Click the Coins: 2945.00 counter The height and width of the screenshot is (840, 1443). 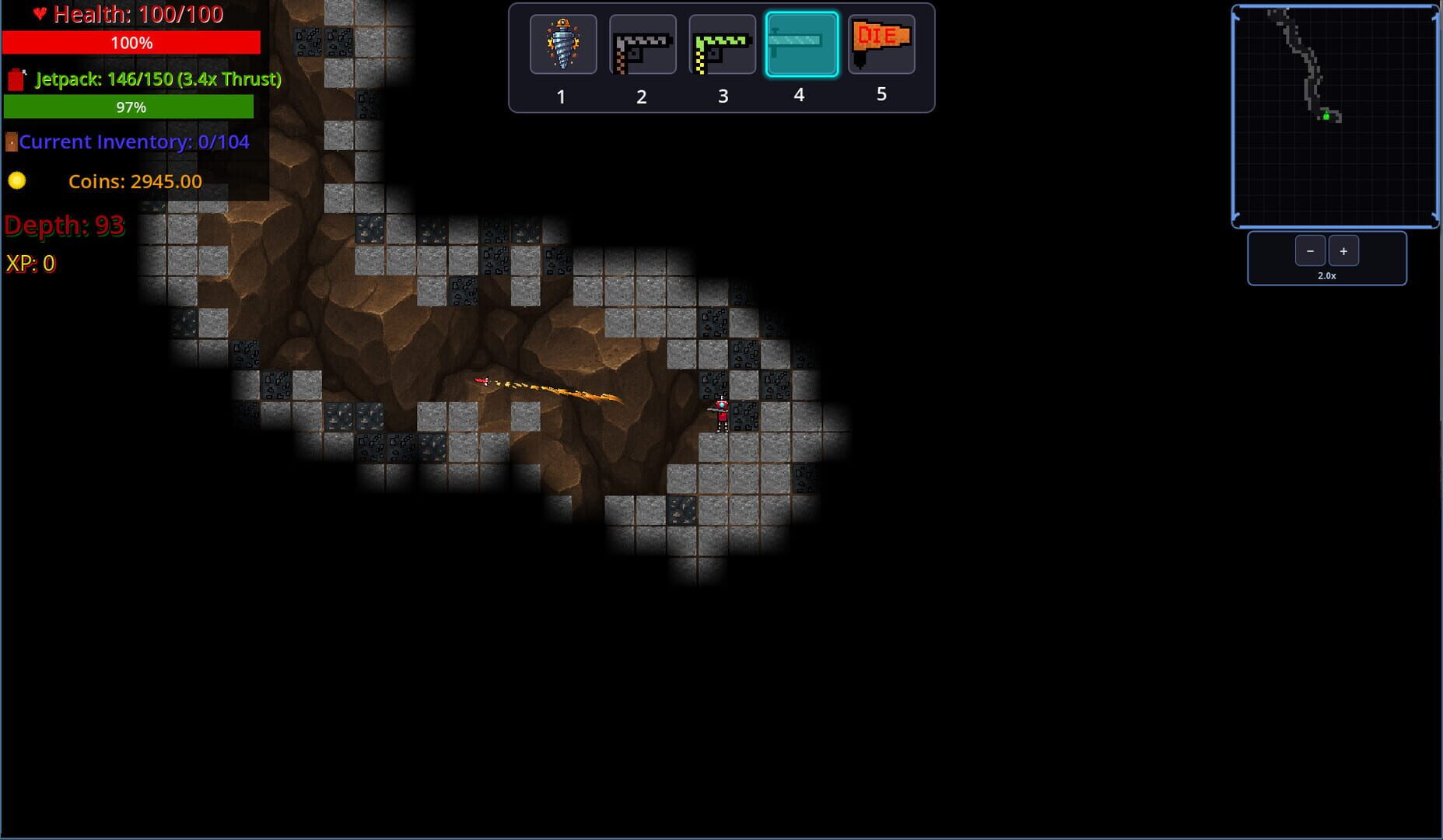(135, 180)
